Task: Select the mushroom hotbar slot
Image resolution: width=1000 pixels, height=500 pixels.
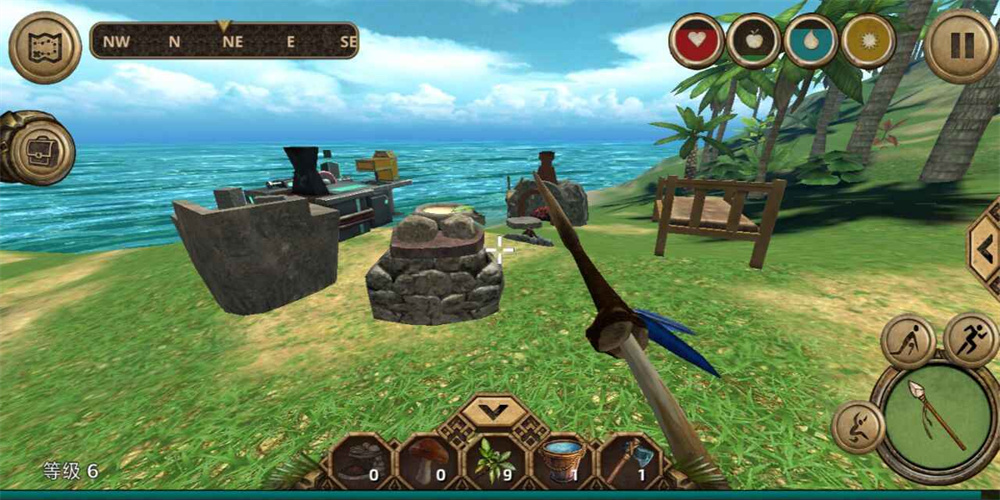Action: (429, 462)
